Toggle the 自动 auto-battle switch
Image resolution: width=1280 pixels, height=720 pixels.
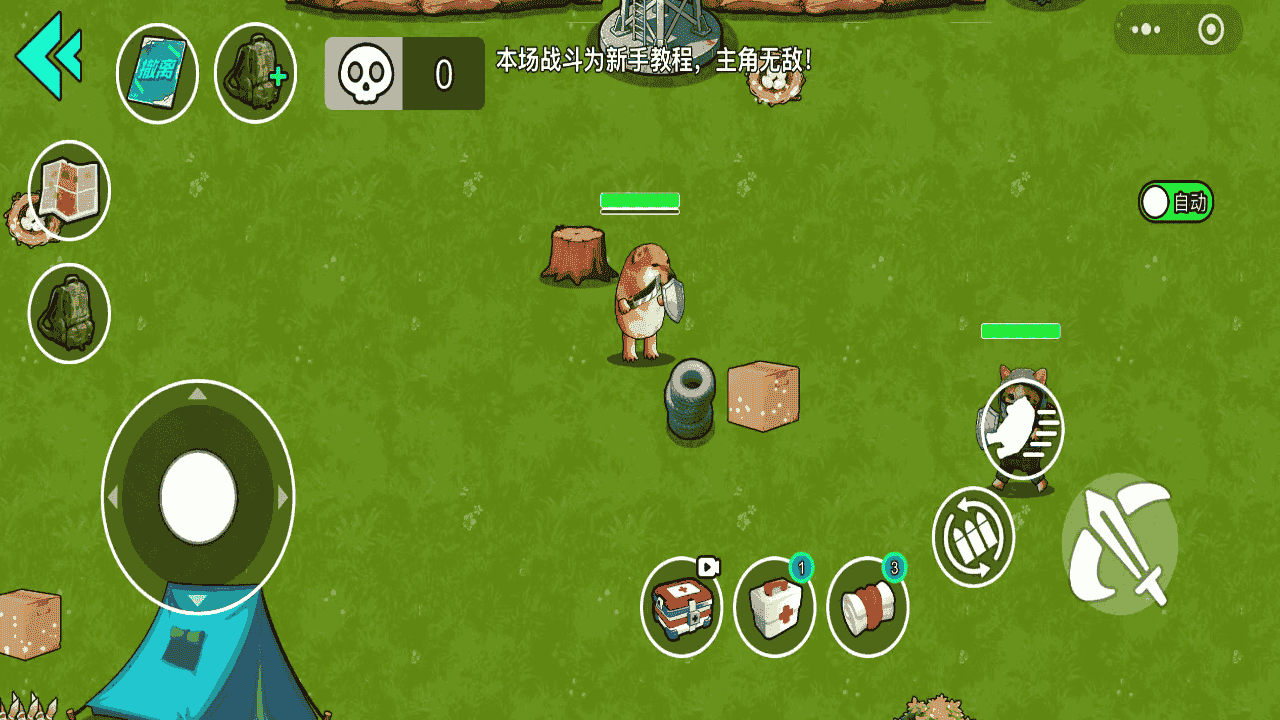[1175, 202]
